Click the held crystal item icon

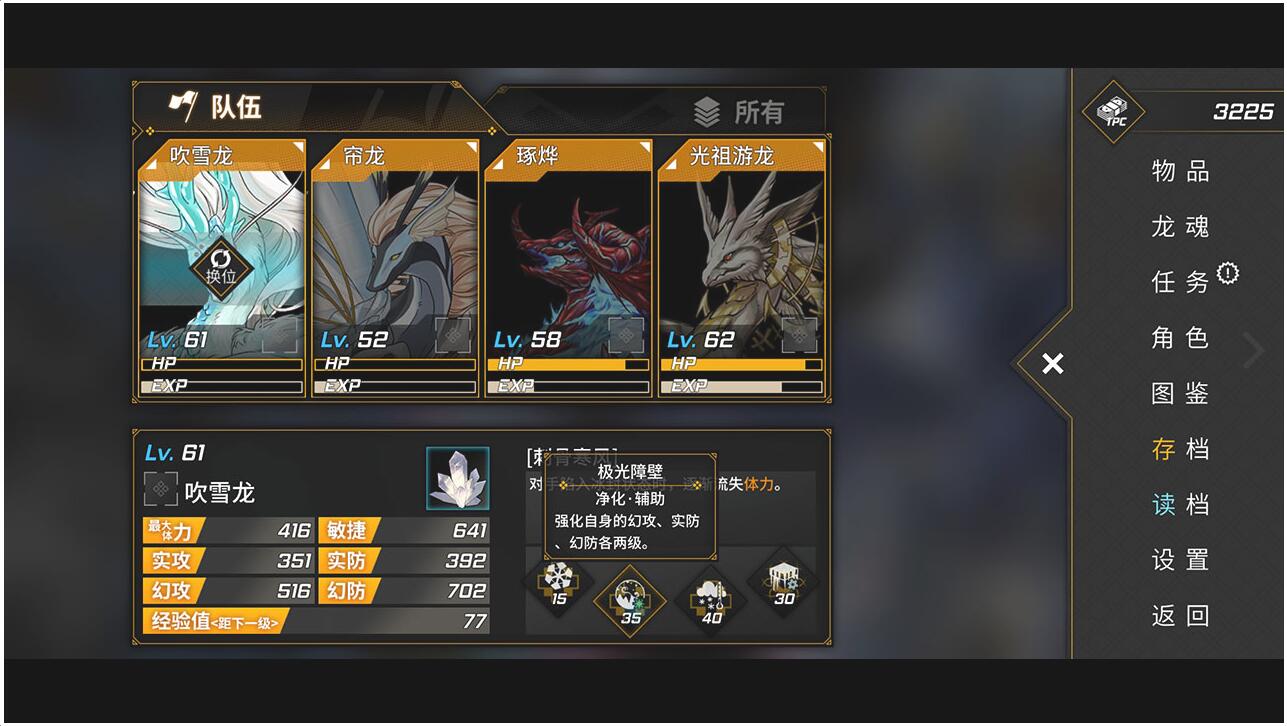coord(458,478)
